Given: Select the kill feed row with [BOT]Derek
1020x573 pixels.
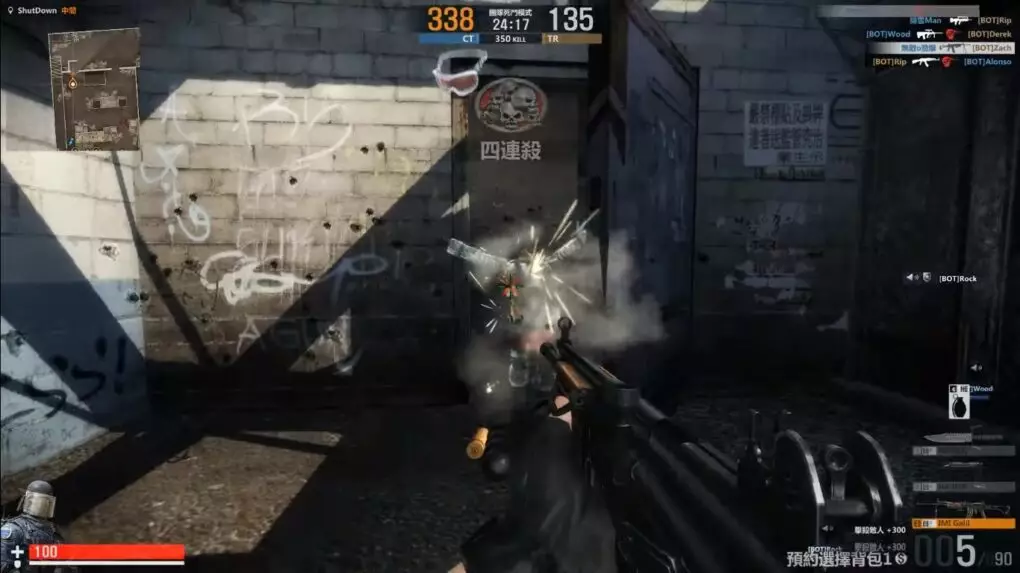Looking at the screenshot, I should [x=940, y=34].
